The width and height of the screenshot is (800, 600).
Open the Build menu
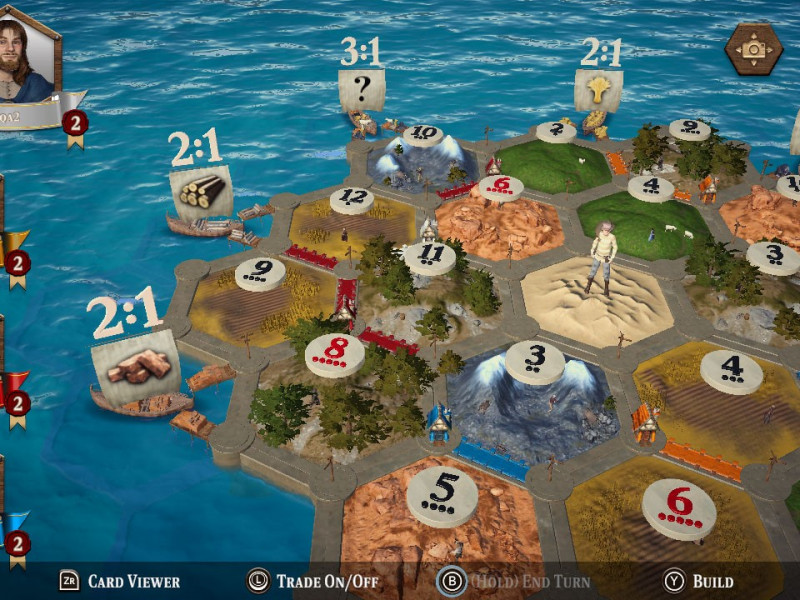pos(700,581)
